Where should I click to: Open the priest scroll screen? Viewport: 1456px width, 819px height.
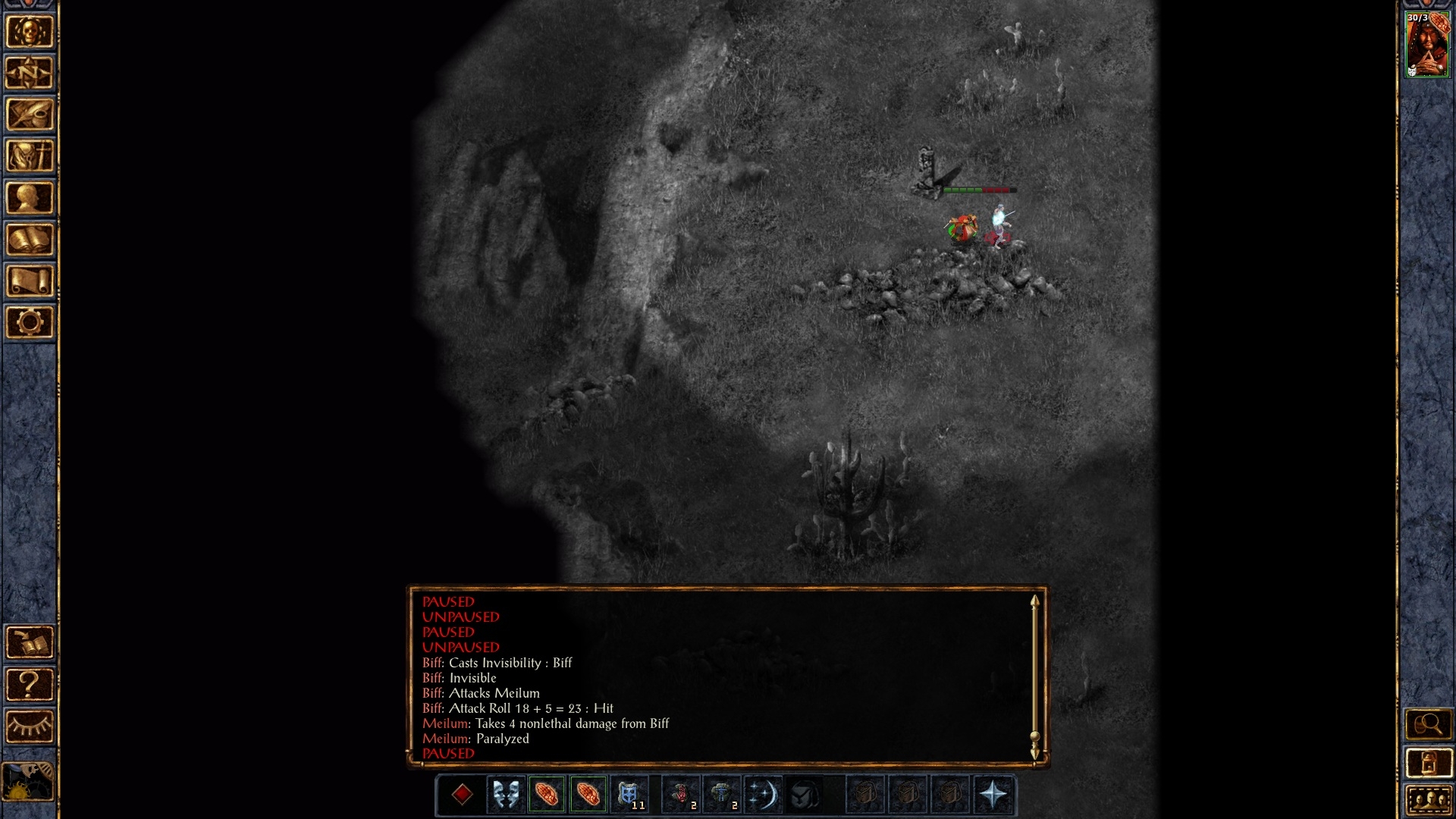(x=30, y=281)
